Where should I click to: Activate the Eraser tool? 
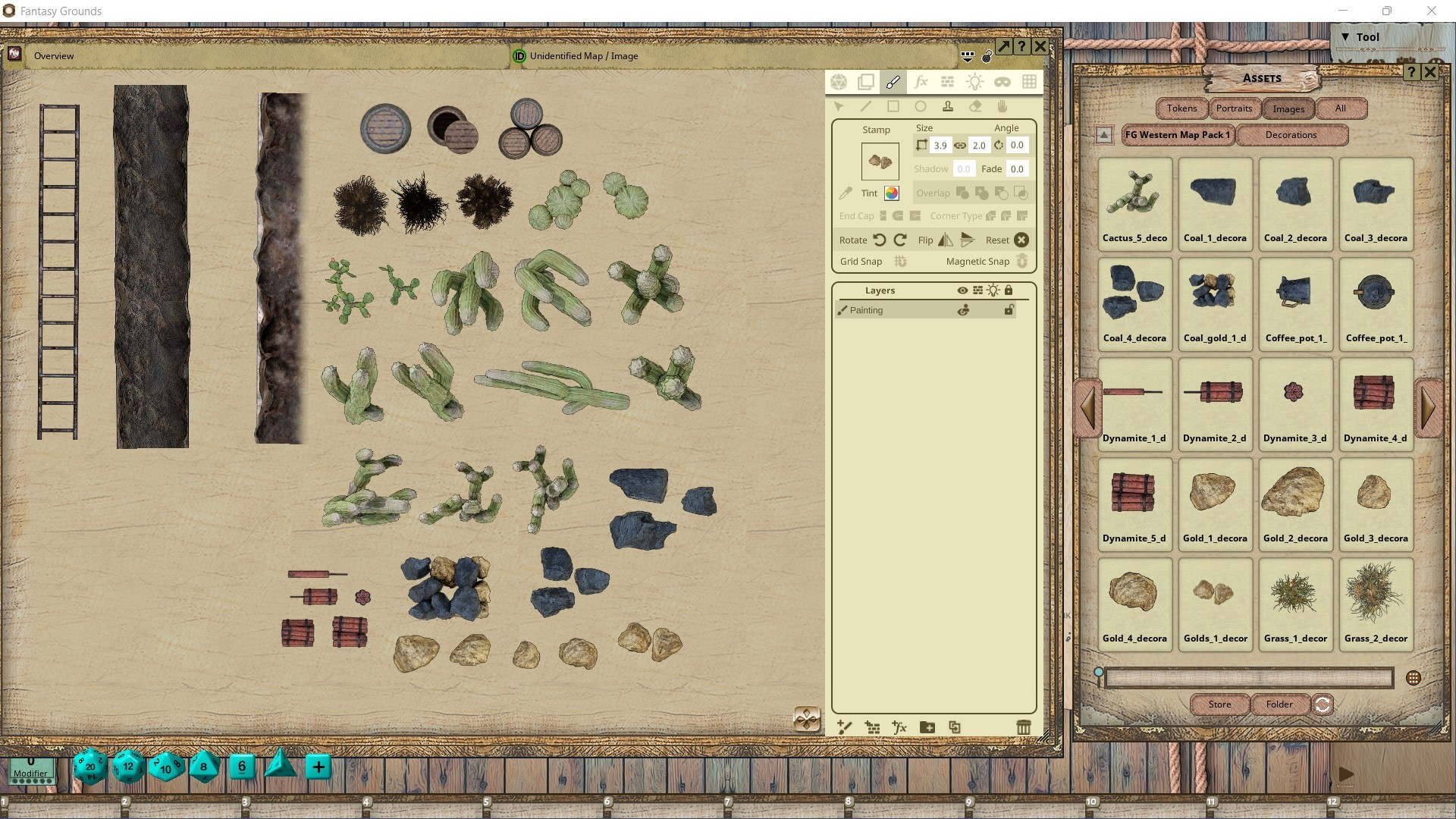click(976, 107)
